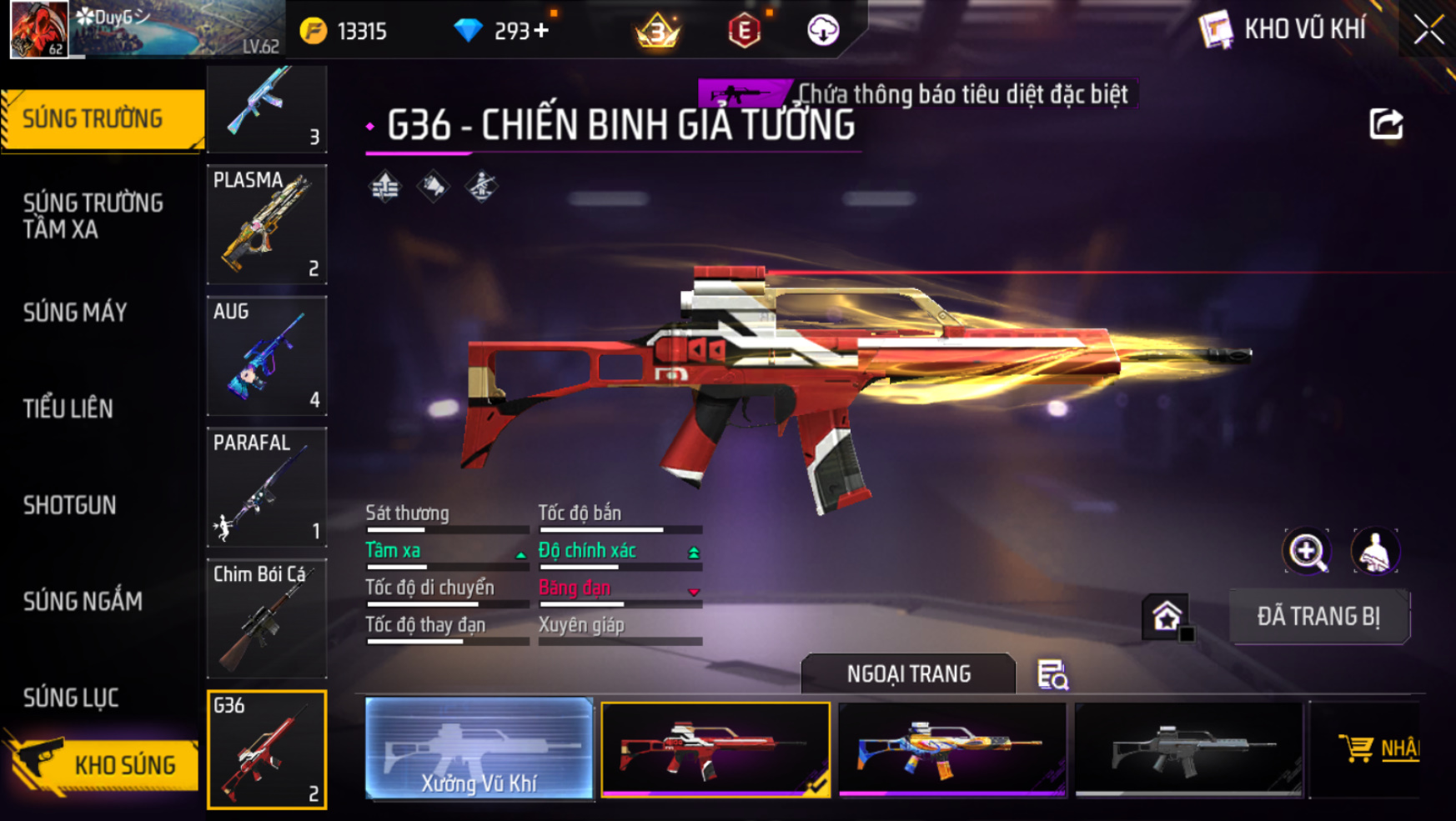This screenshot has width=1456, height=821.
Task: Add diamonds with the plus button
Action: 542,31
